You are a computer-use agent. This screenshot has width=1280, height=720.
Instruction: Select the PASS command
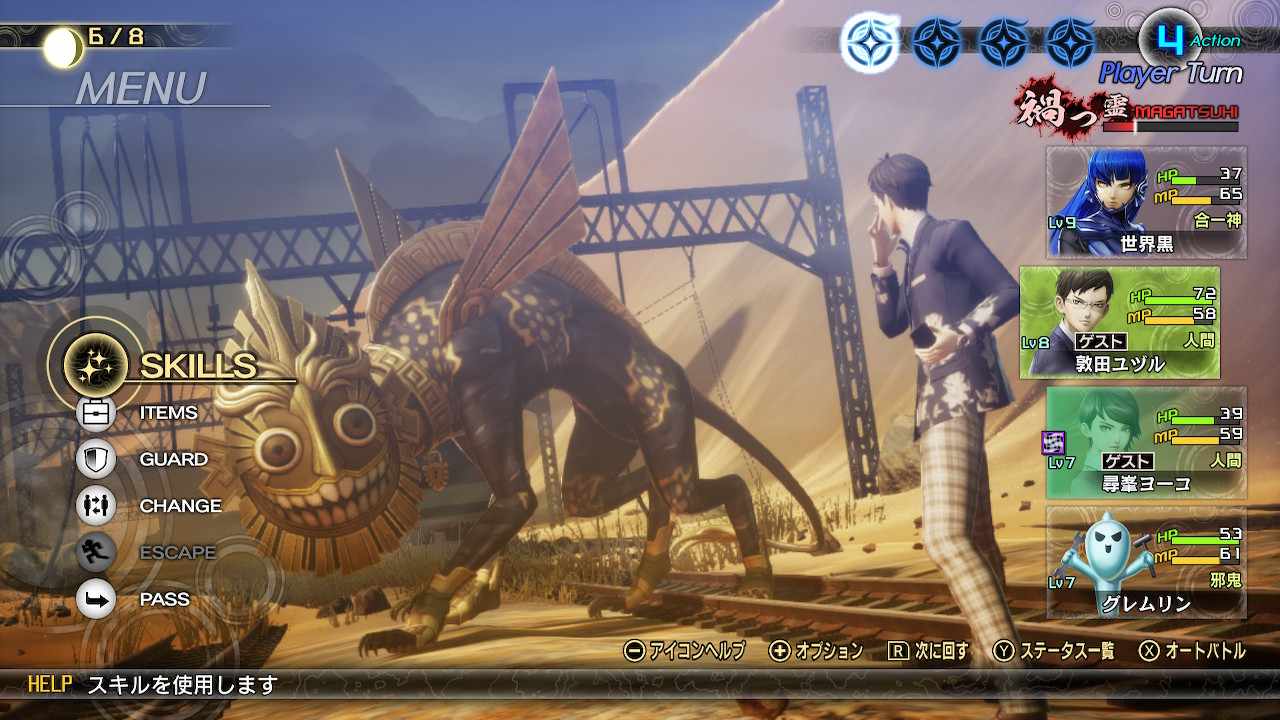164,599
